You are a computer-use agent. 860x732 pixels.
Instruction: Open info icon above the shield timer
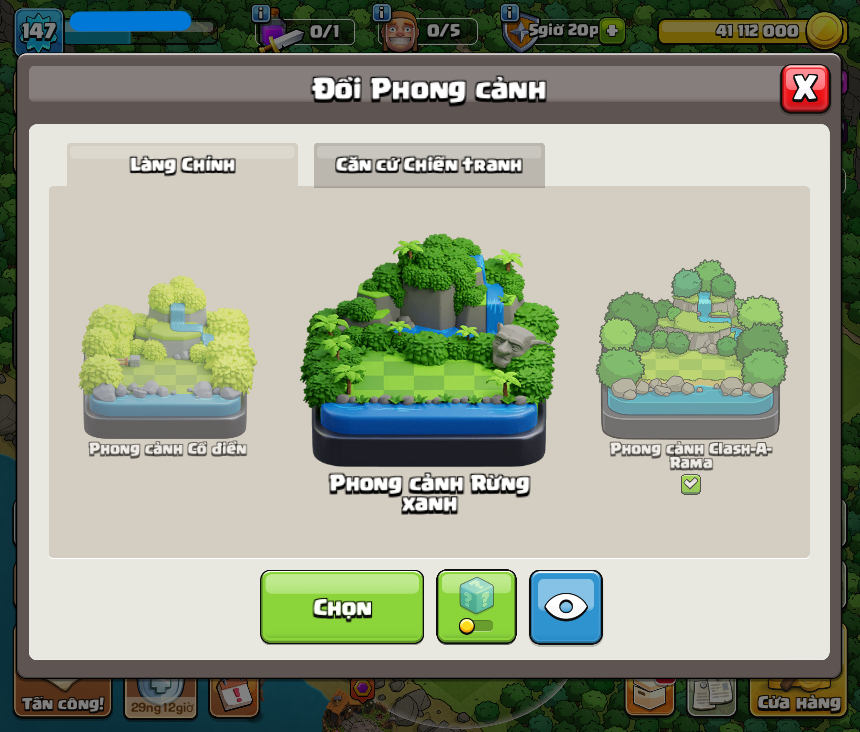(510, 13)
